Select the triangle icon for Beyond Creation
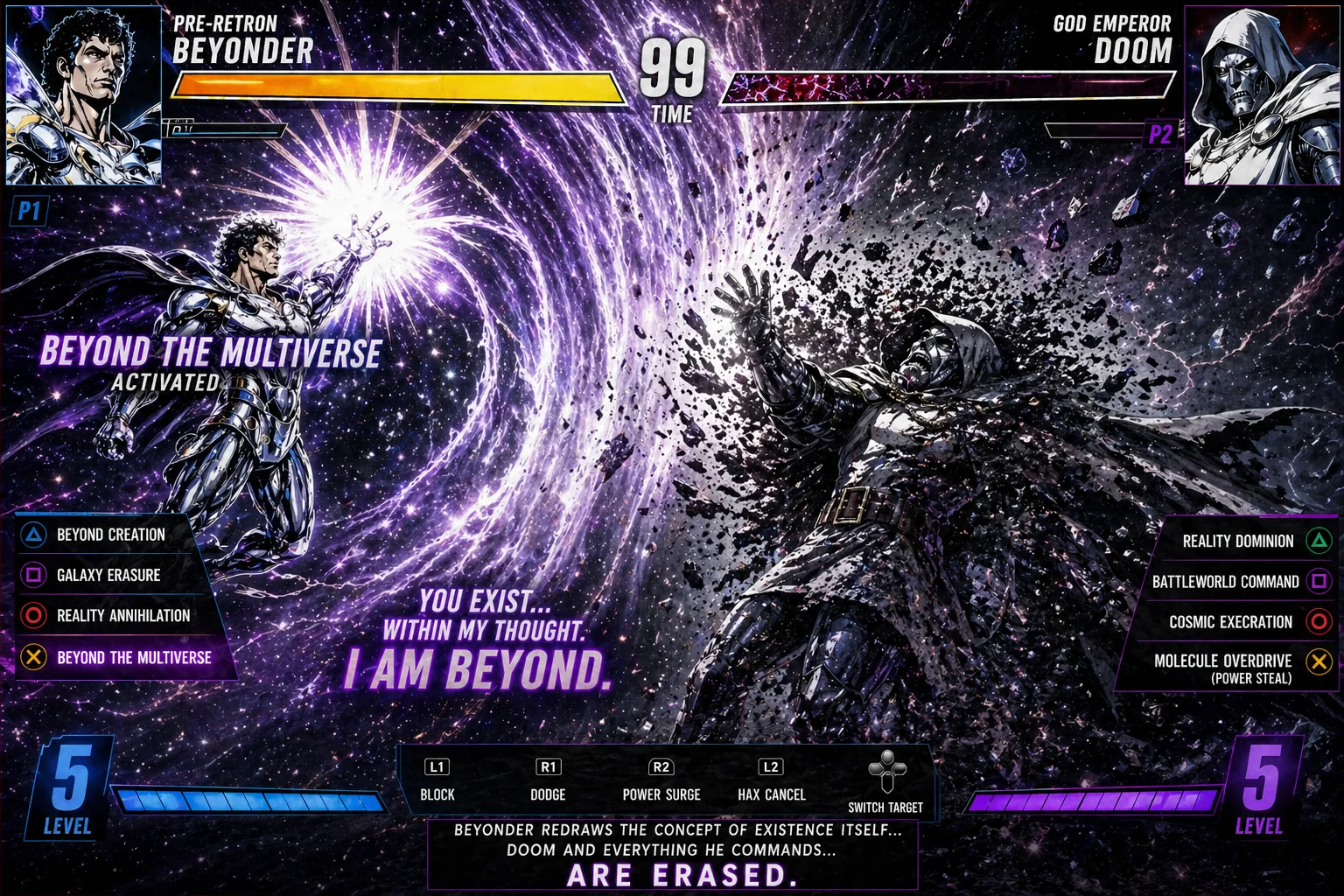This screenshot has width=1344, height=896. (x=32, y=535)
